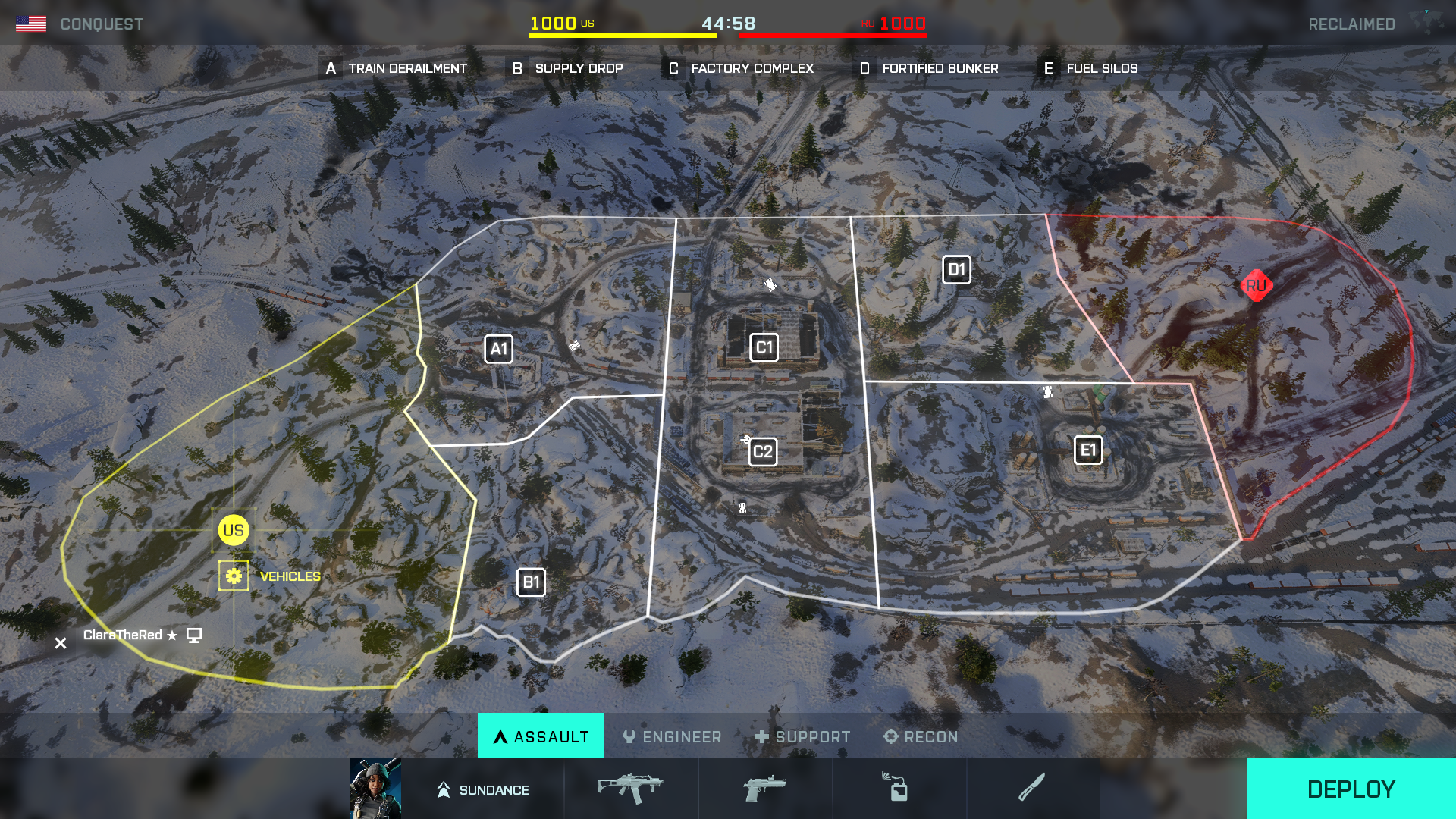Screen dimensions: 1456x819
Task: Switch to the Recon class
Action: pos(921,736)
